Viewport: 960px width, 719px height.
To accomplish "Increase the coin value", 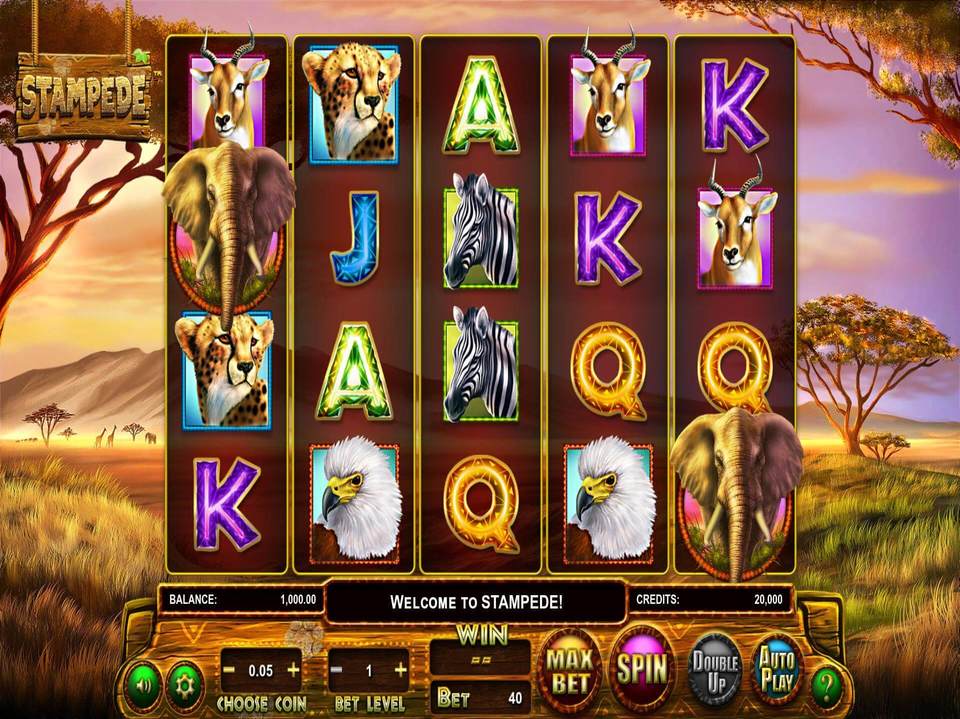I will [x=293, y=668].
